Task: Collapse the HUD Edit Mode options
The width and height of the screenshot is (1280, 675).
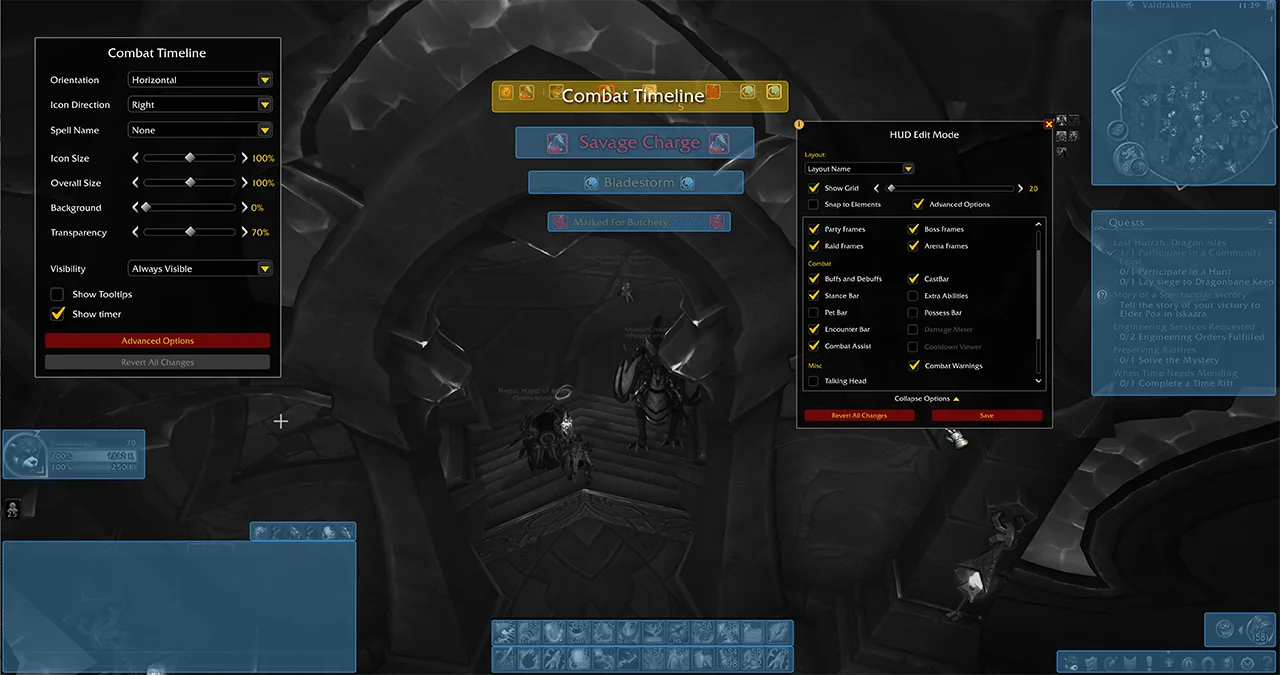Action: [927, 399]
